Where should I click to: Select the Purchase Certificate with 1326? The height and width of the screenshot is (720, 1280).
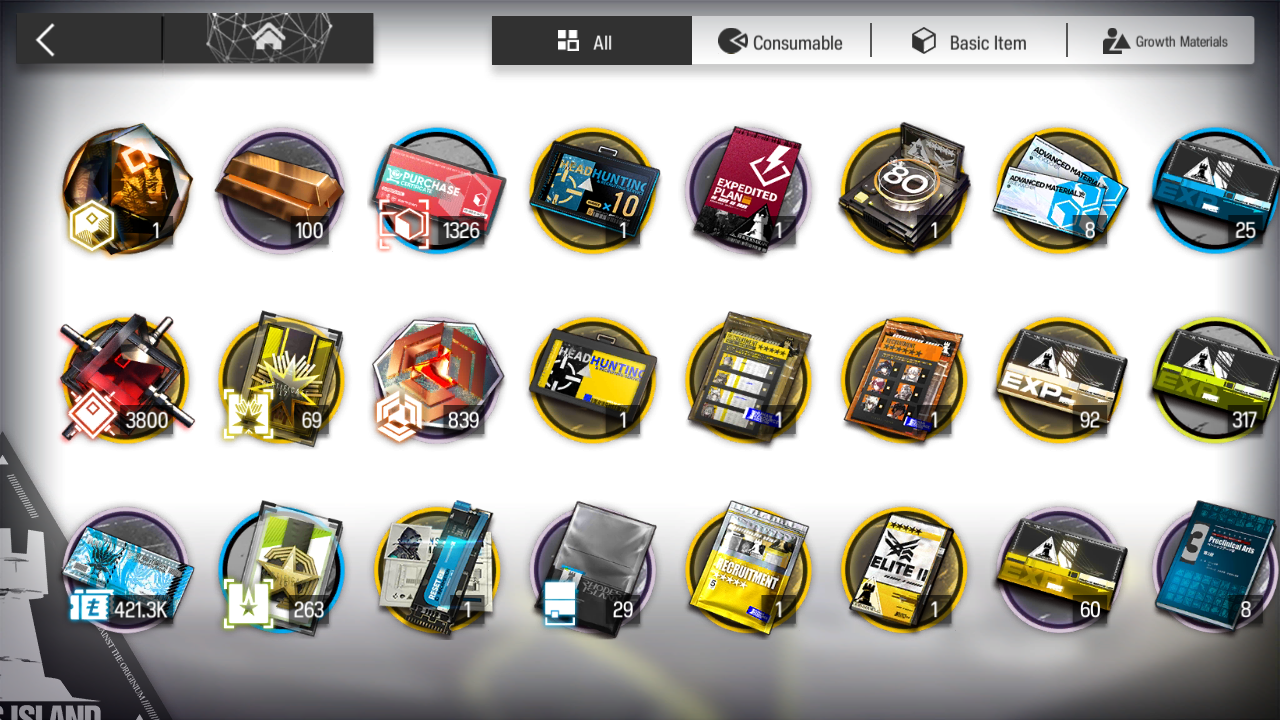click(x=437, y=190)
